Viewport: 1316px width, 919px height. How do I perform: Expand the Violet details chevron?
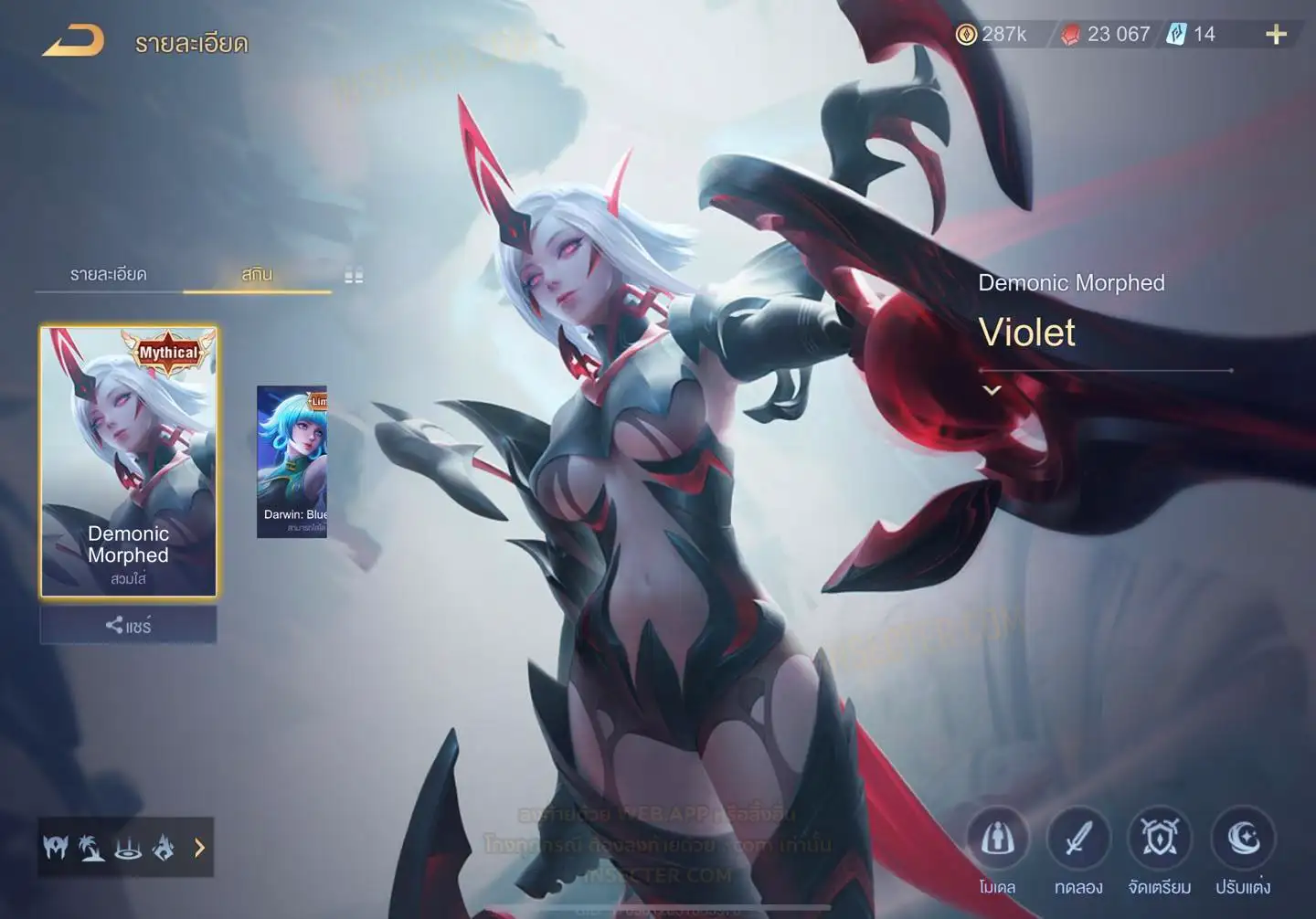[992, 390]
